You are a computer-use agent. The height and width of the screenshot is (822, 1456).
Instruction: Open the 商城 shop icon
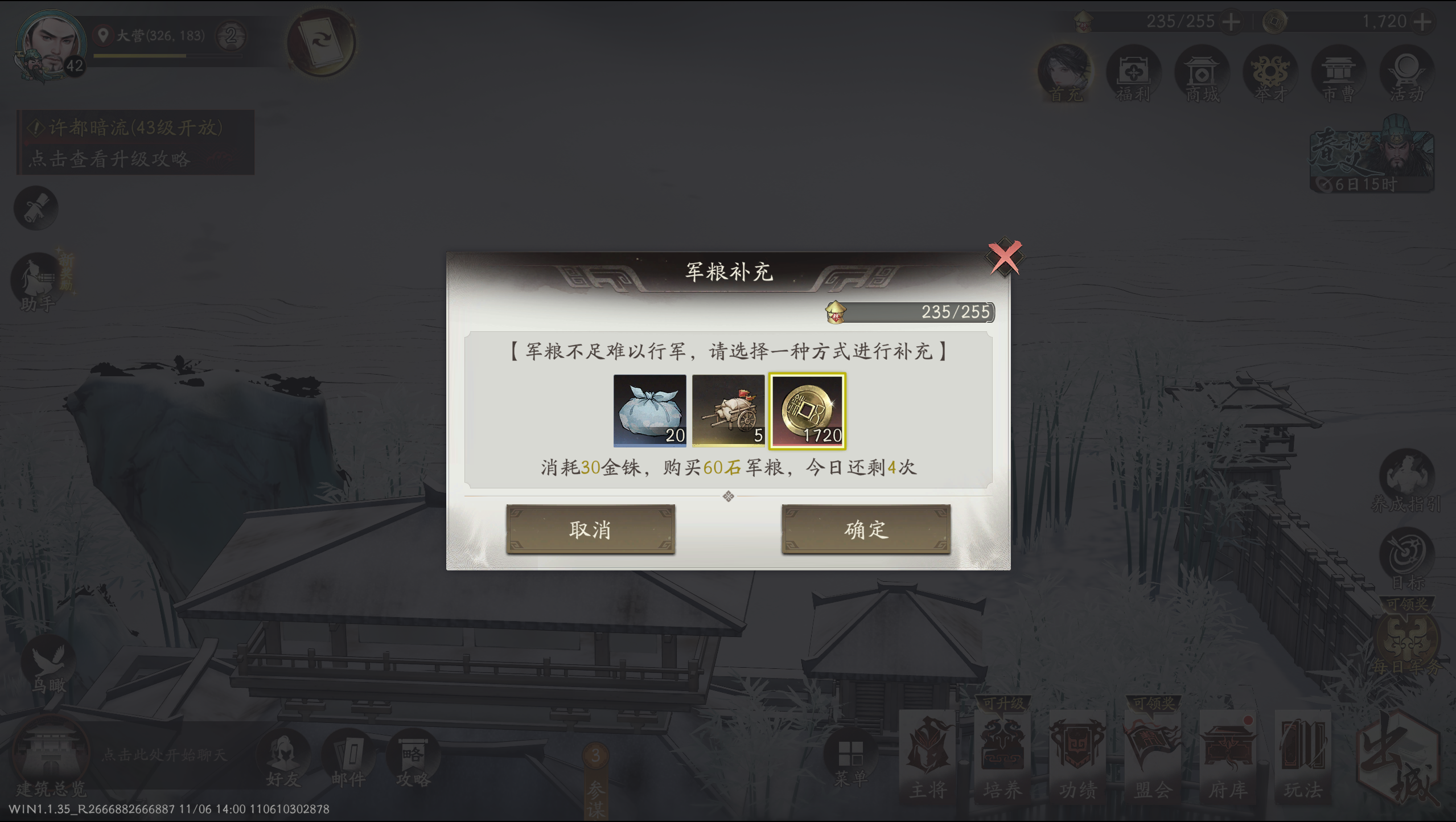pyautogui.click(x=1203, y=74)
